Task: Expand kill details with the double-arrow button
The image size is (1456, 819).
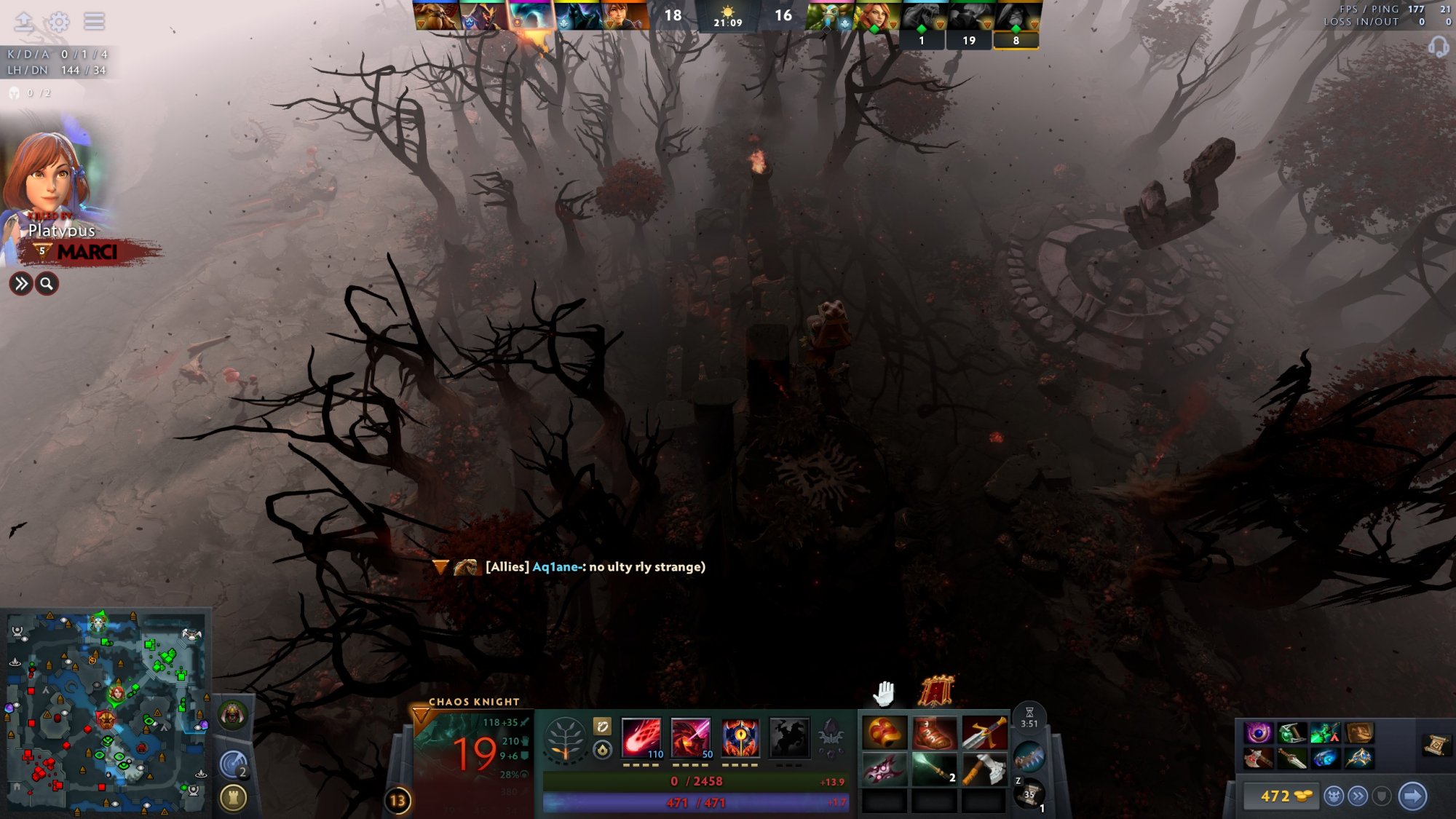Action: click(x=21, y=284)
